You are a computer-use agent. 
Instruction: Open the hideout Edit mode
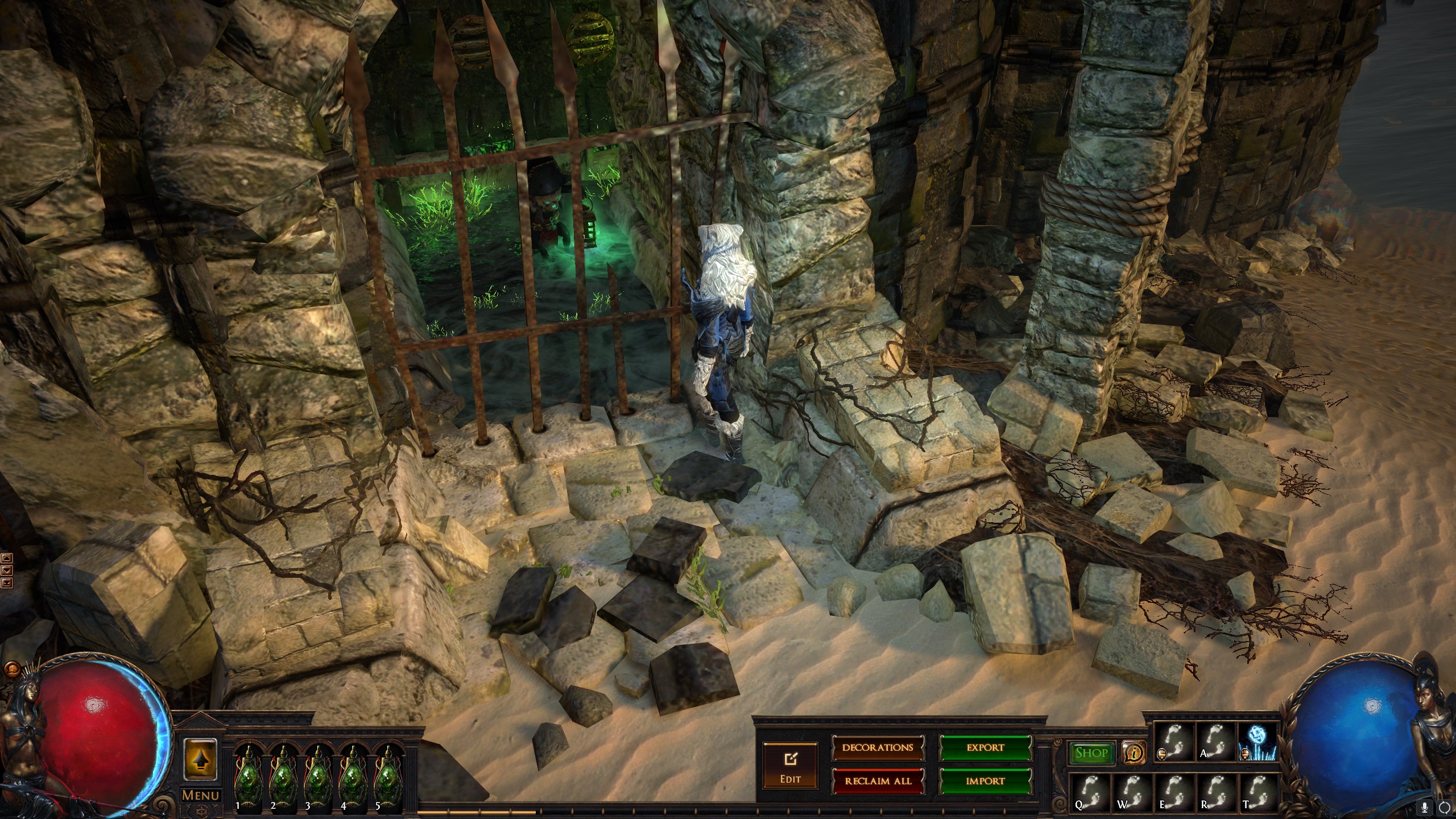(790, 765)
